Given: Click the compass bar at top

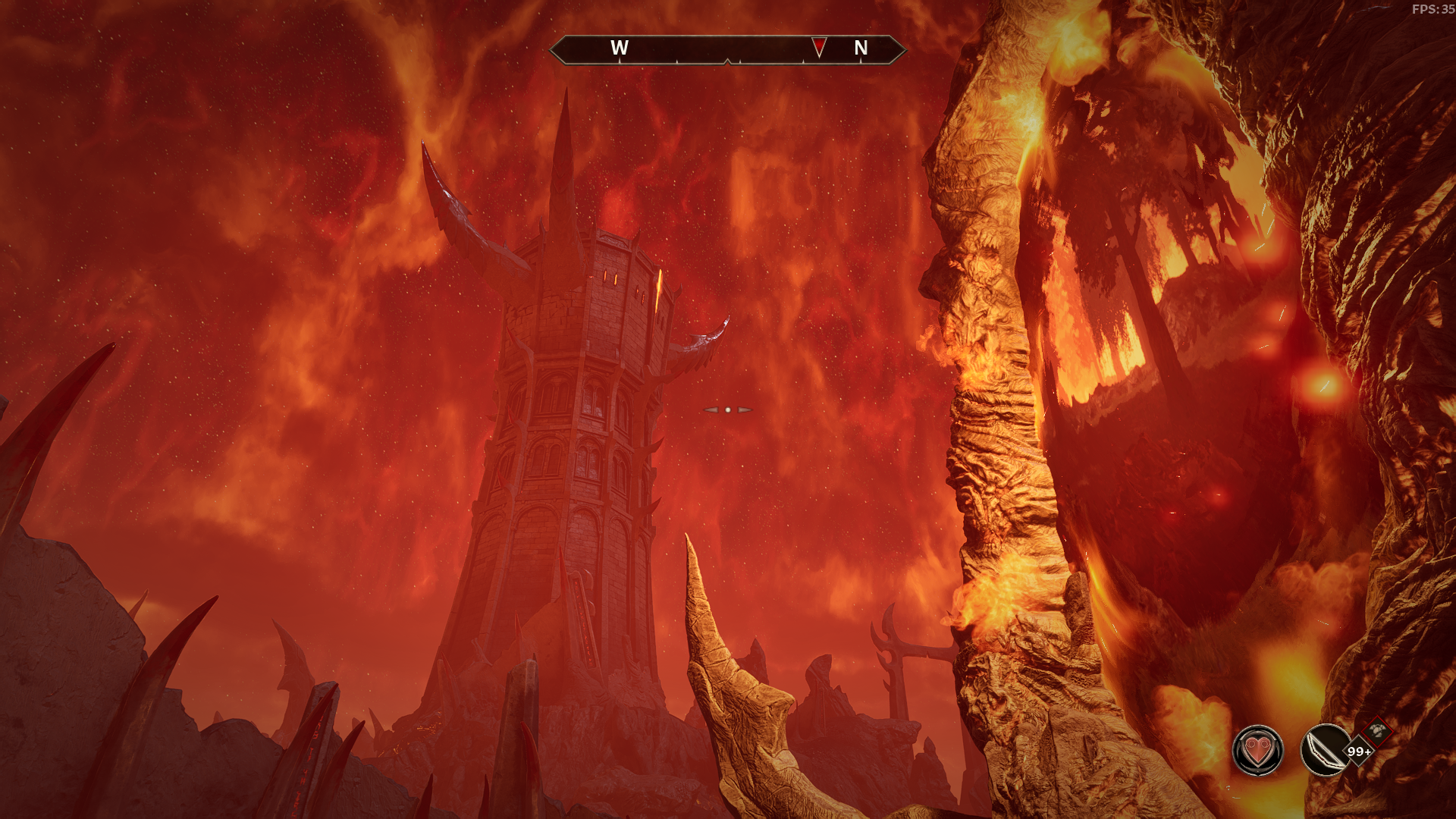Looking at the screenshot, I should pyautogui.click(x=727, y=49).
